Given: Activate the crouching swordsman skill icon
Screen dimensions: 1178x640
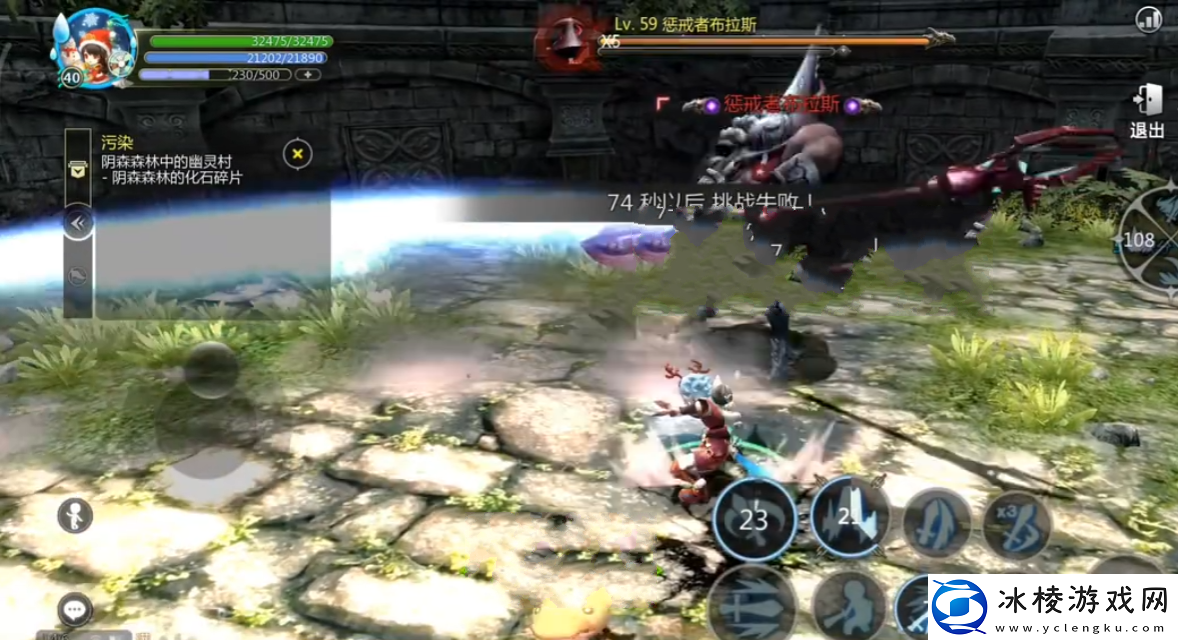Looking at the screenshot, I should click(x=848, y=604).
